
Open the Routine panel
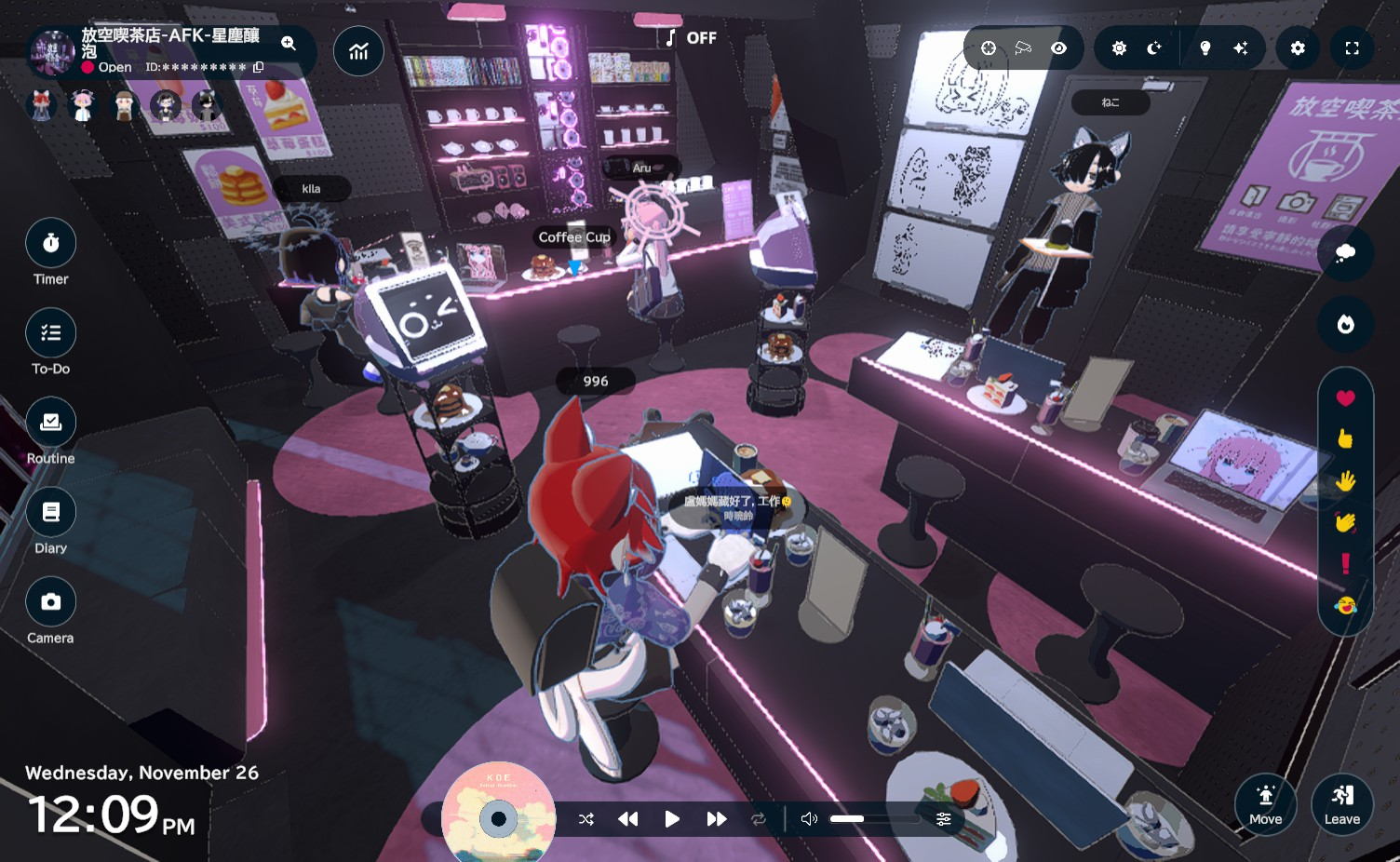click(x=50, y=423)
